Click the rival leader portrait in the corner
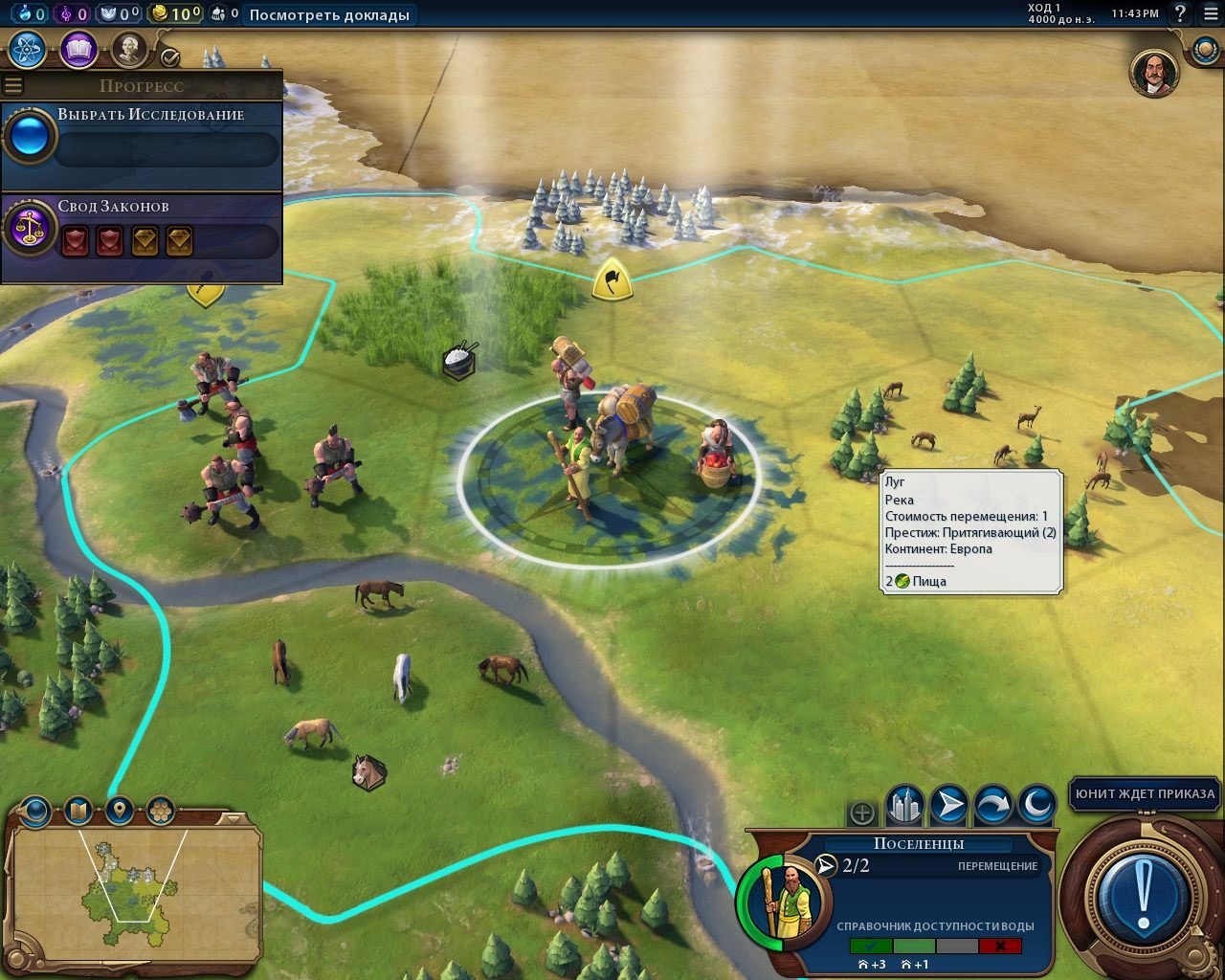This screenshot has height=980, width=1225. (x=1153, y=73)
